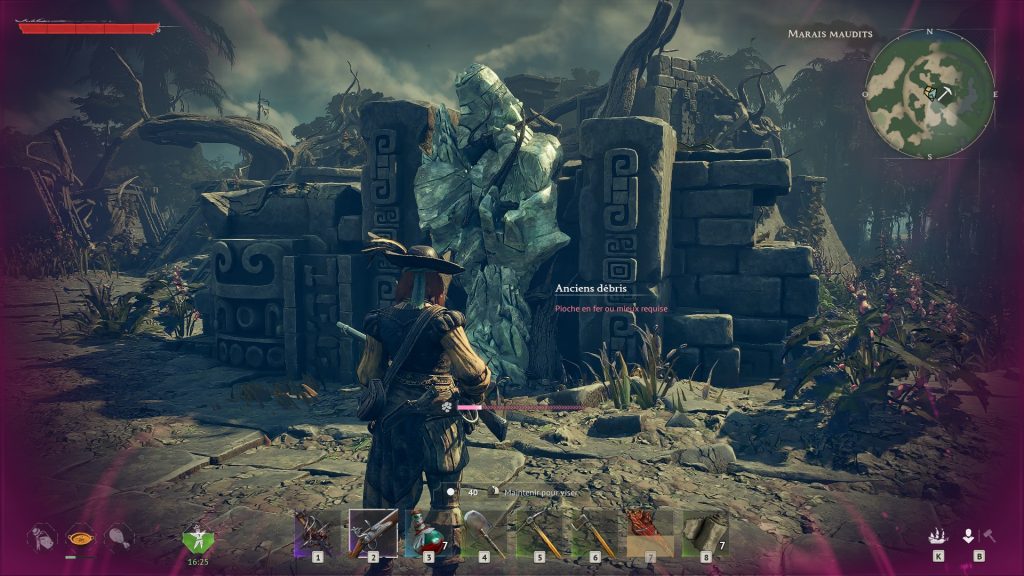Select the golden food bowl status icon

click(x=80, y=538)
